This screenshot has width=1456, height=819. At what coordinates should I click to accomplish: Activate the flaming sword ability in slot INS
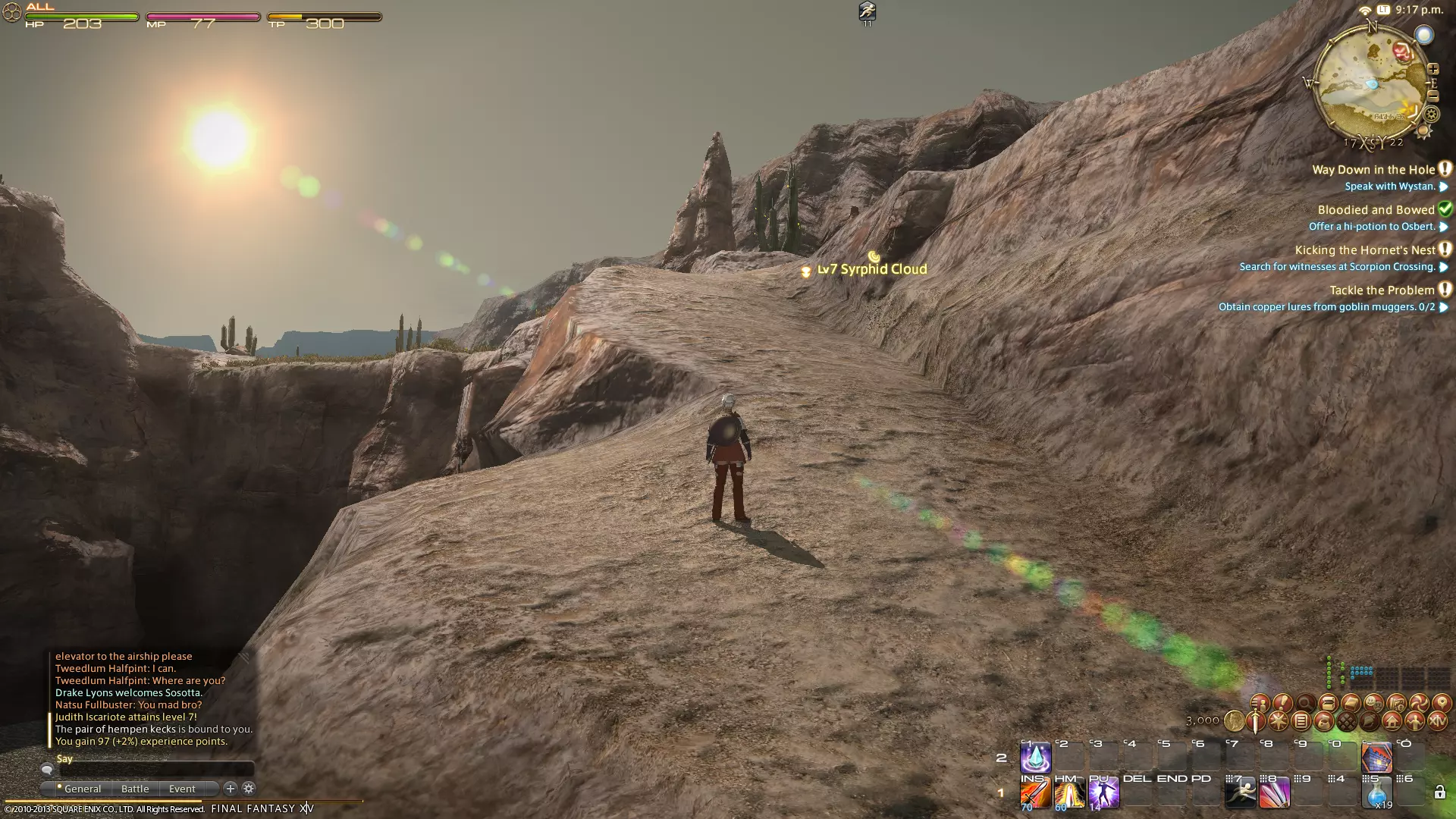coord(1035,794)
